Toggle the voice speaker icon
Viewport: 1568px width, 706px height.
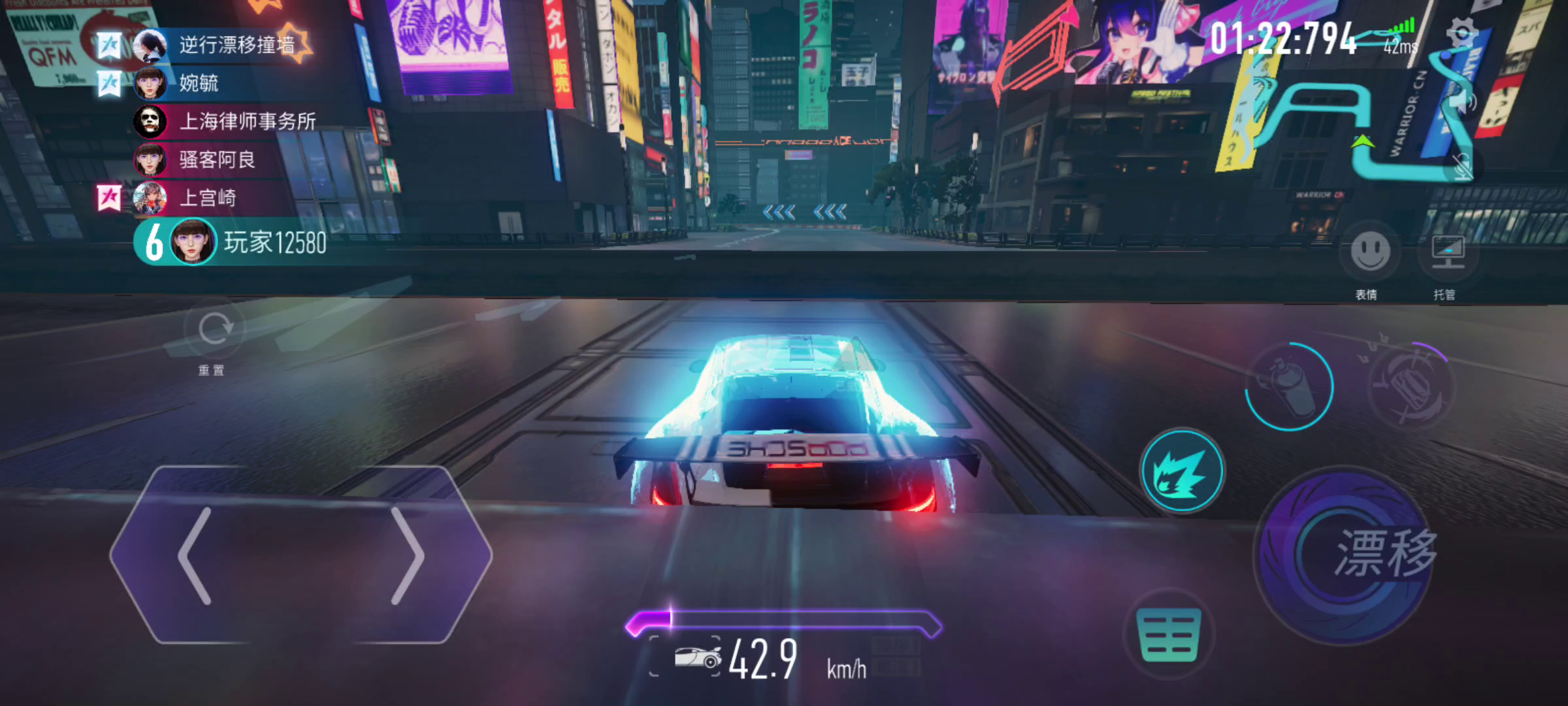[x=1465, y=103]
